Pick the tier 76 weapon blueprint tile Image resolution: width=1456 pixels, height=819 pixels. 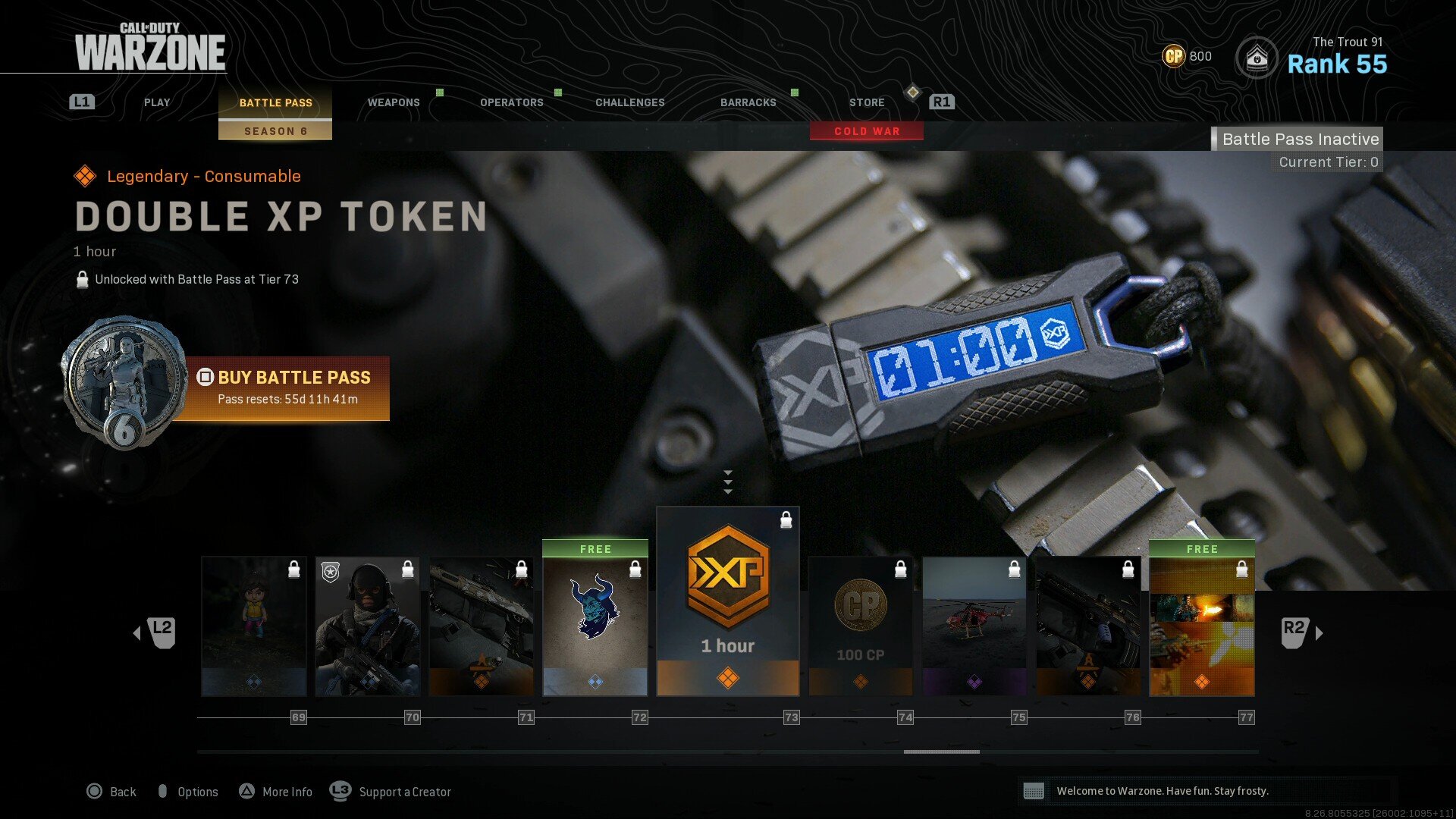pyautogui.click(x=1088, y=626)
